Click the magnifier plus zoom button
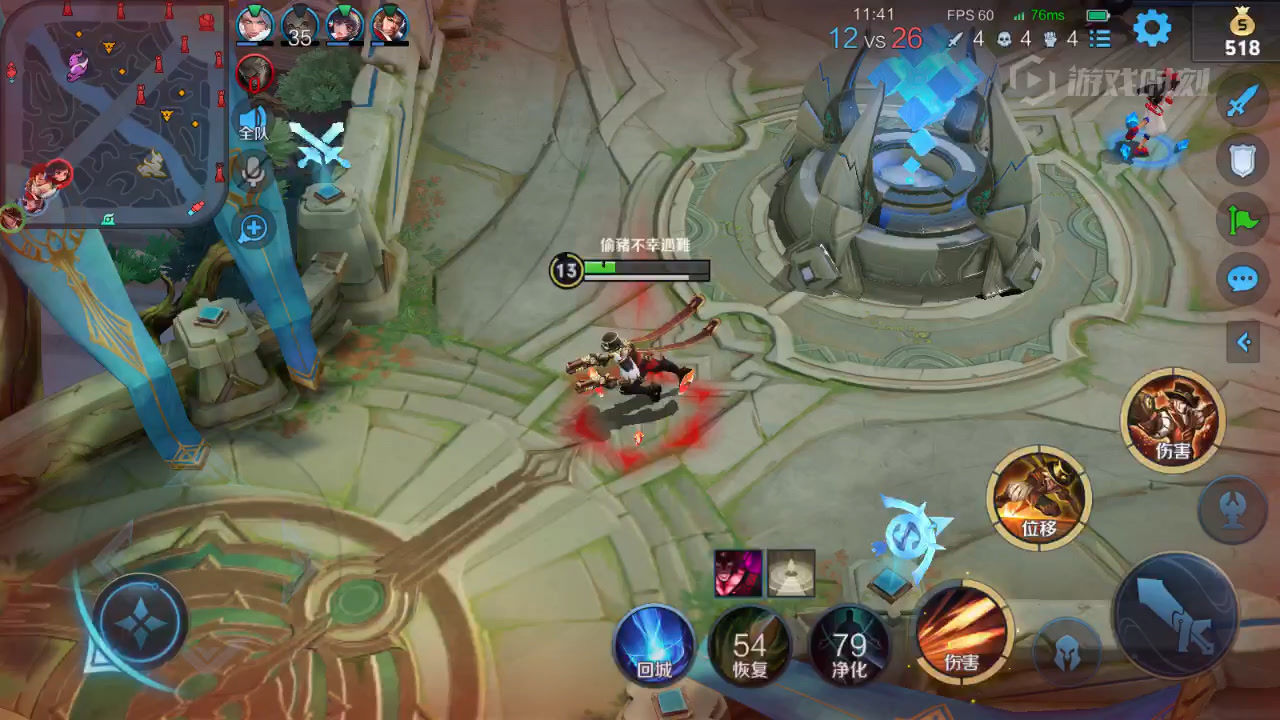Screen dimensions: 1280x720 tap(254, 228)
